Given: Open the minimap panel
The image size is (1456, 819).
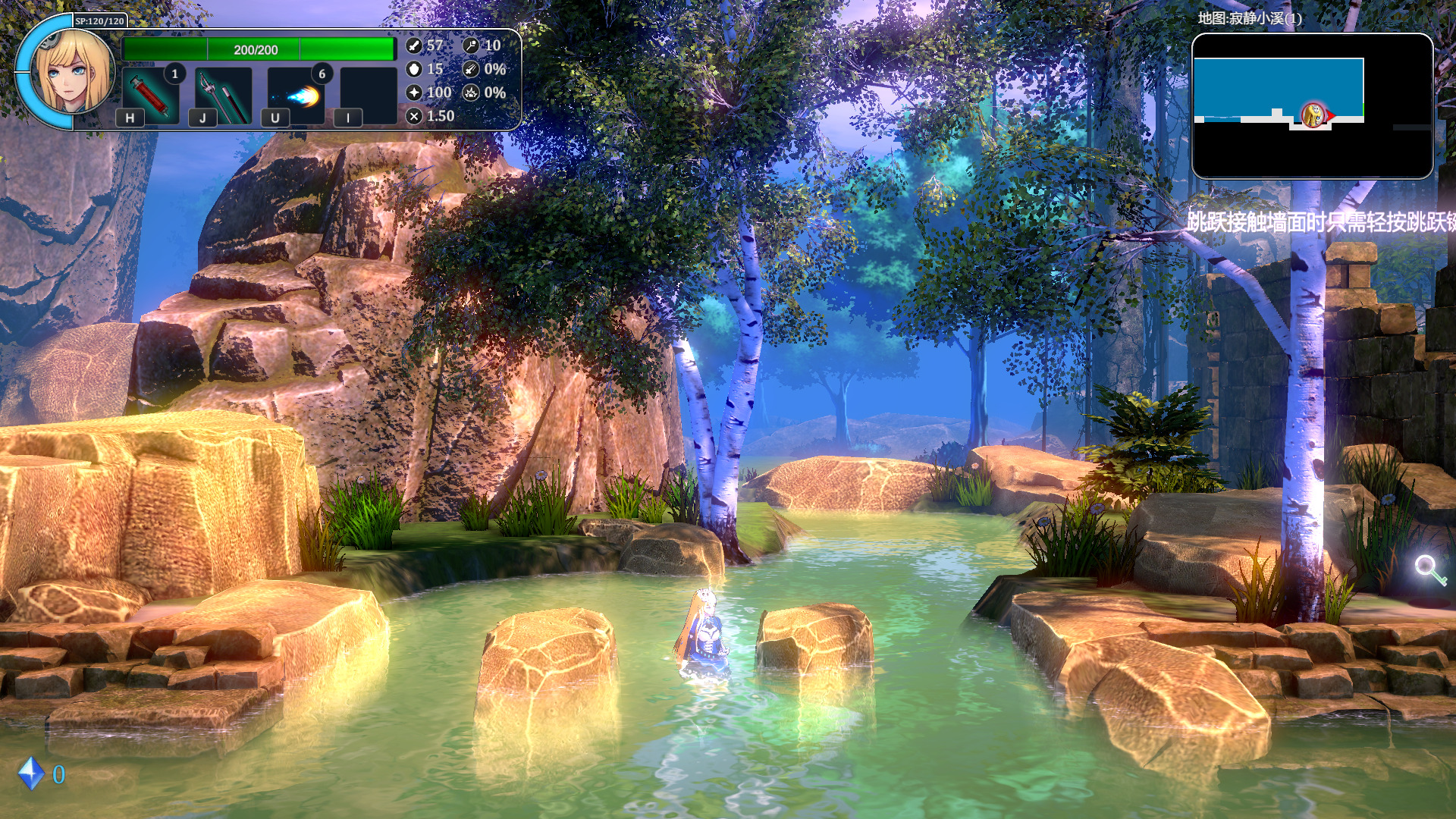Looking at the screenshot, I should coord(1312,106).
